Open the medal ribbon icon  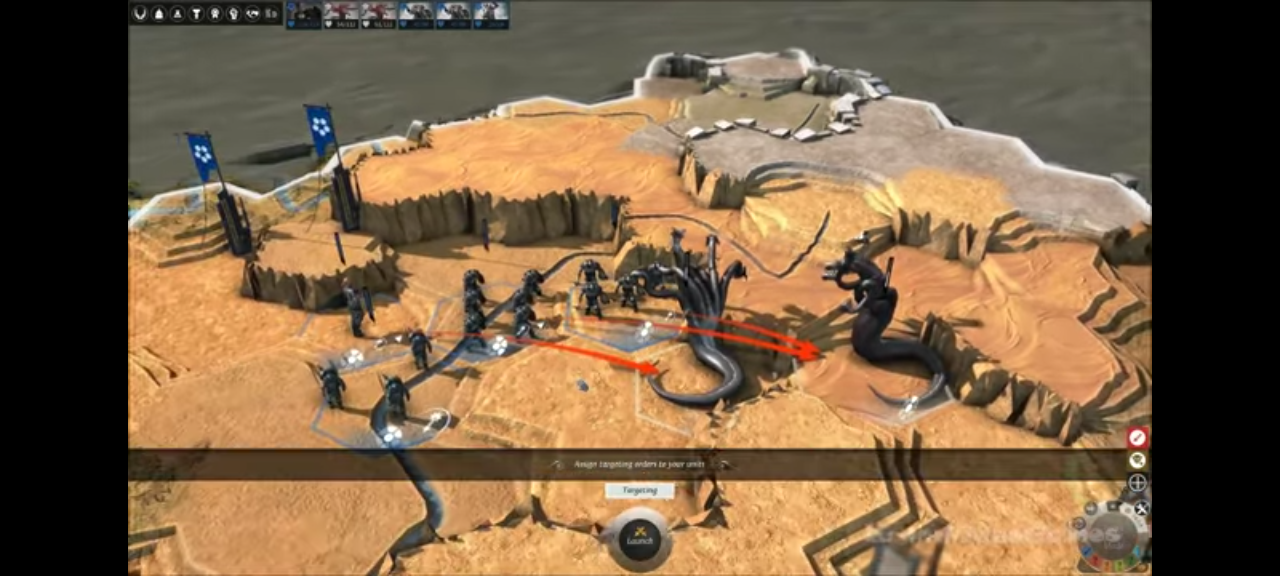click(214, 13)
